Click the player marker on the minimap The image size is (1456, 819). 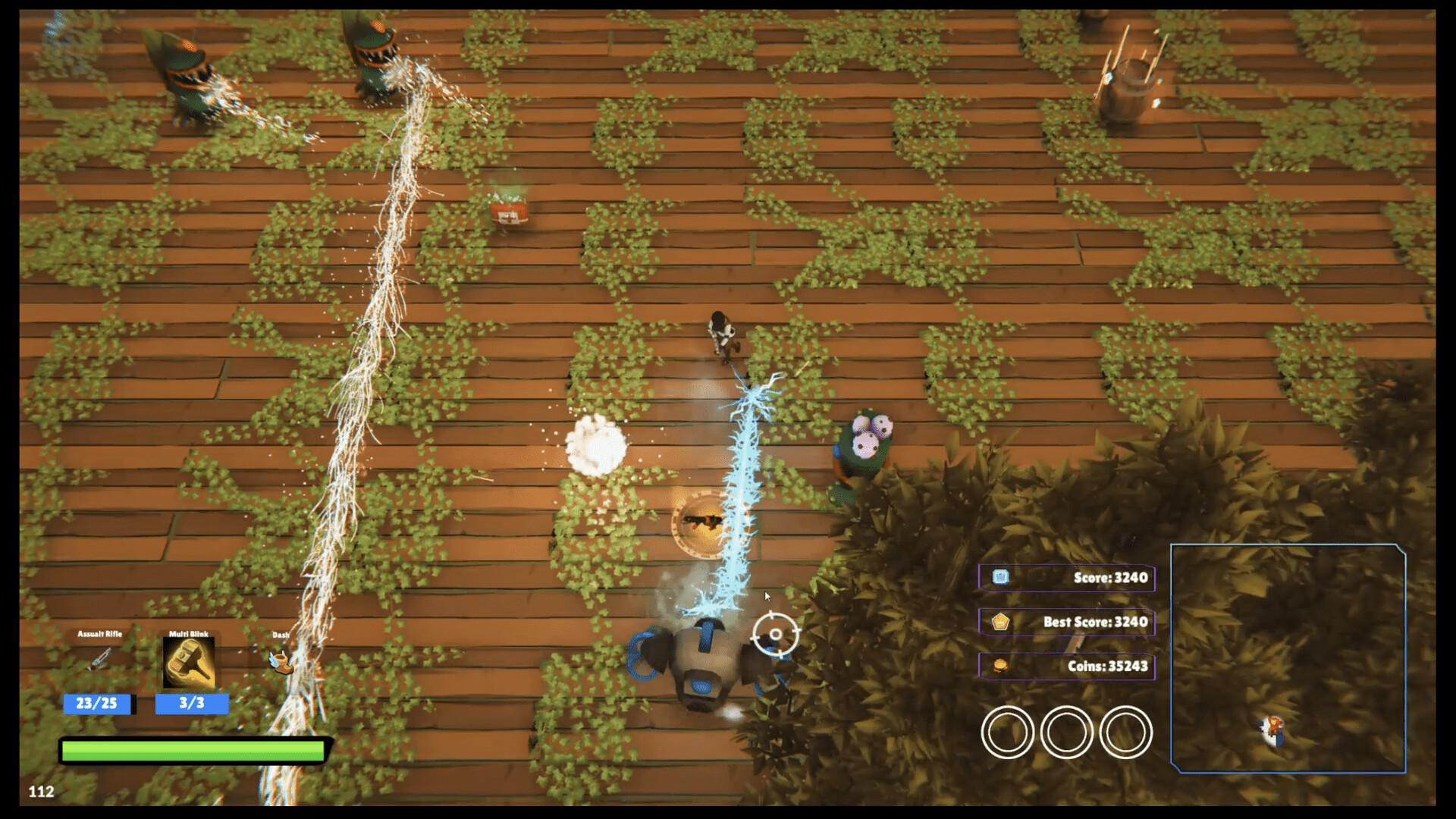coord(1272,730)
